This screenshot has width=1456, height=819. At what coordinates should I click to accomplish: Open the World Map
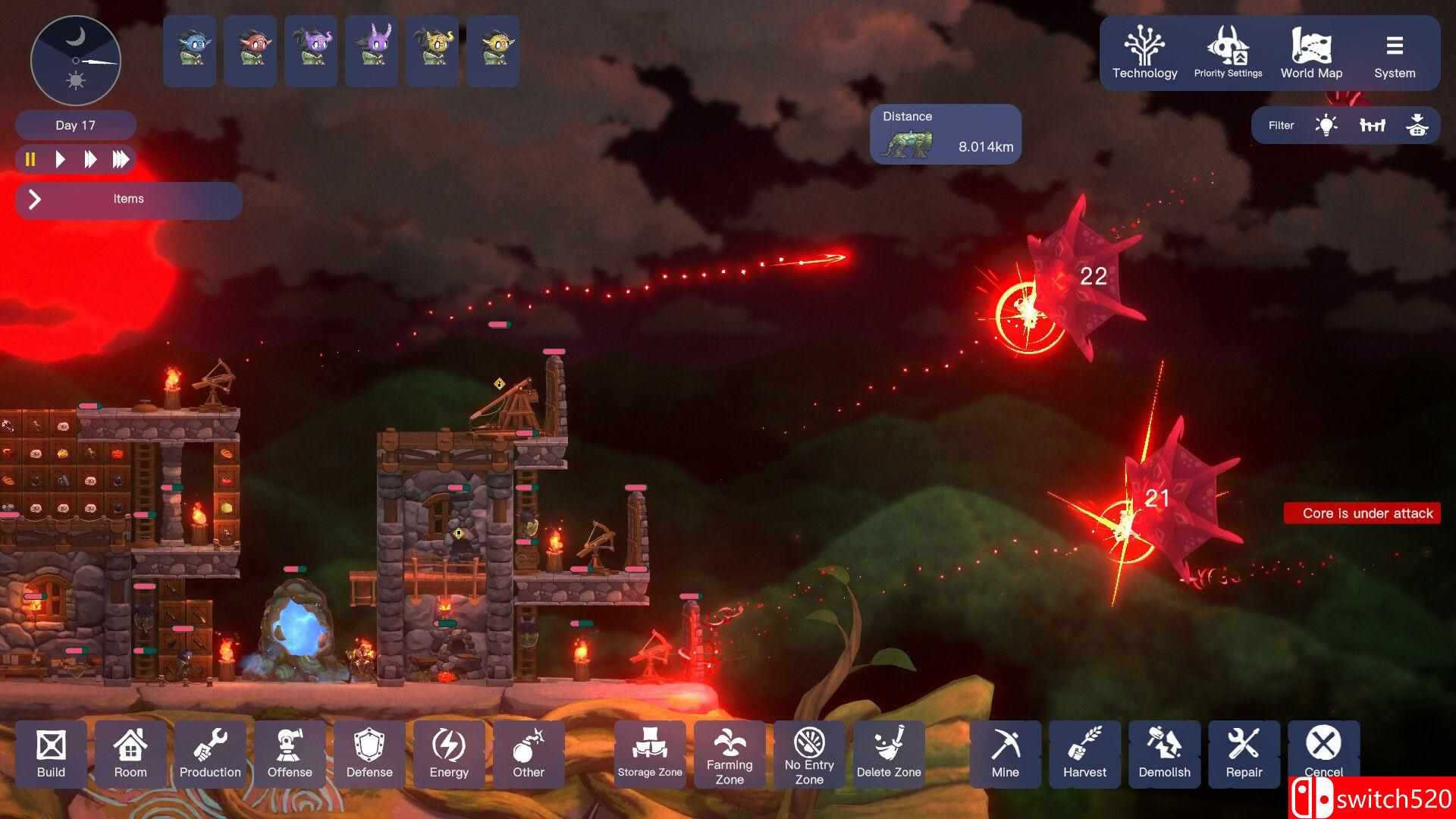[1311, 53]
